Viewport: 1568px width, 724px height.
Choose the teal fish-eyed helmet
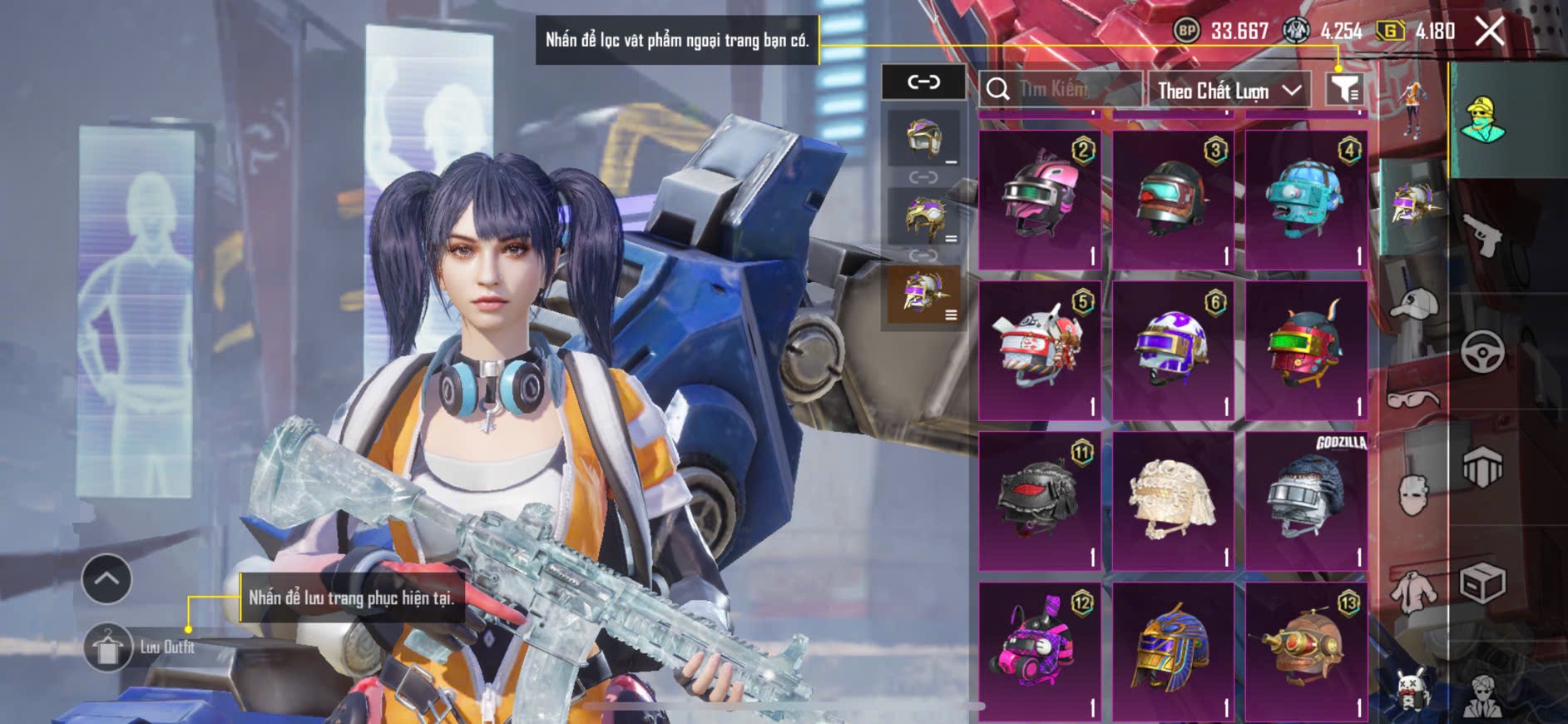(x=1306, y=201)
